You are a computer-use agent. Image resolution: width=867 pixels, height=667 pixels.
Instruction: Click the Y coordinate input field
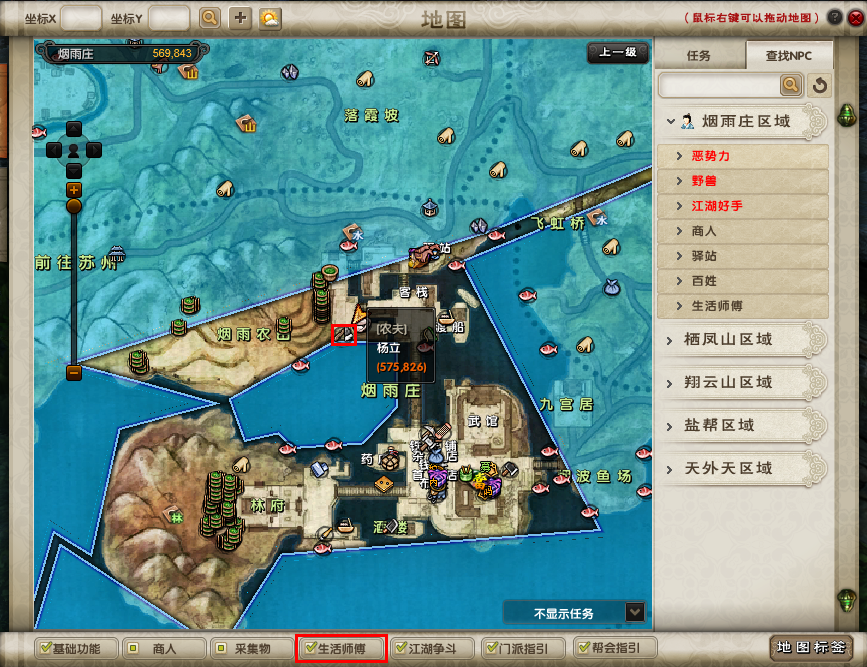pyautogui.click(x=168, y=17)
